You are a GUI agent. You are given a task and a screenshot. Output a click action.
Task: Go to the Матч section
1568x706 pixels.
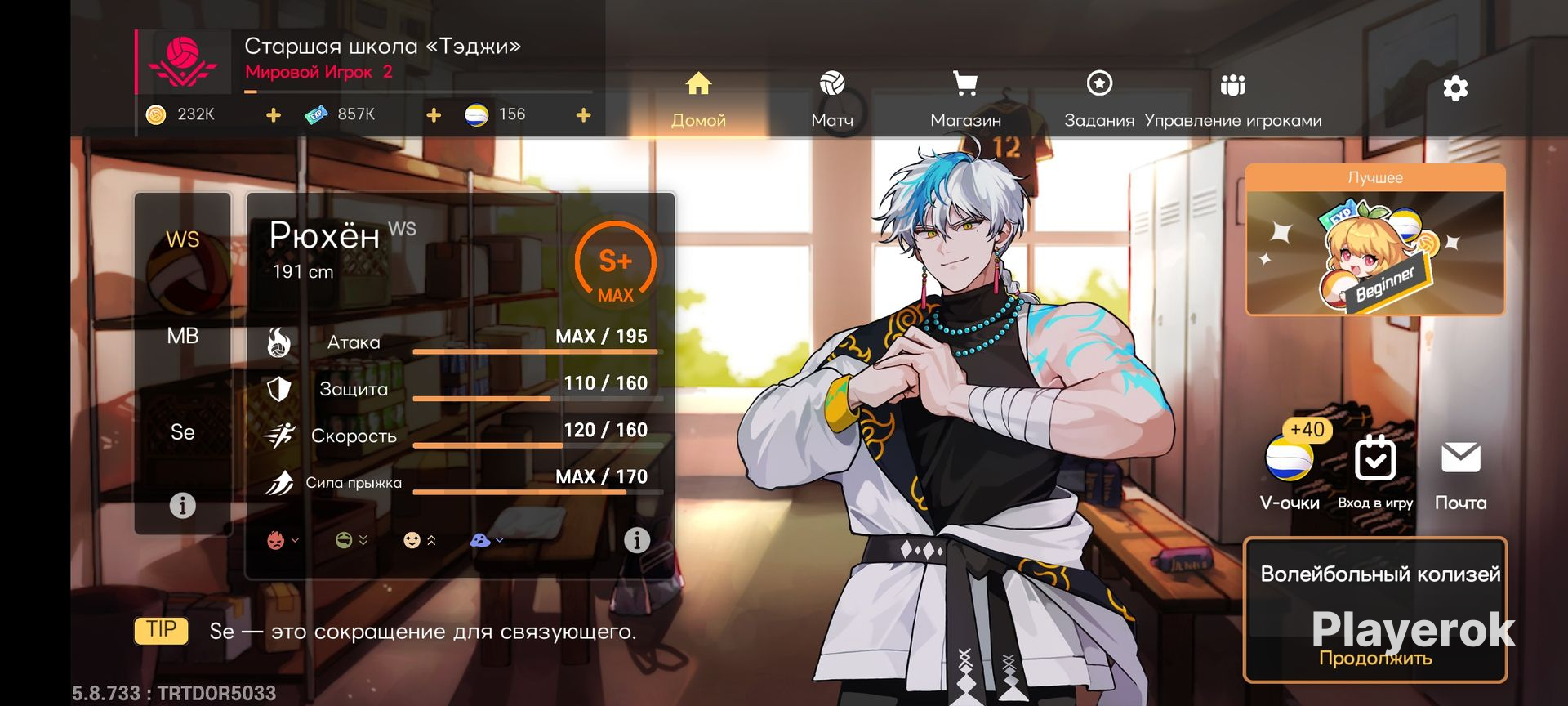(831, 100)
